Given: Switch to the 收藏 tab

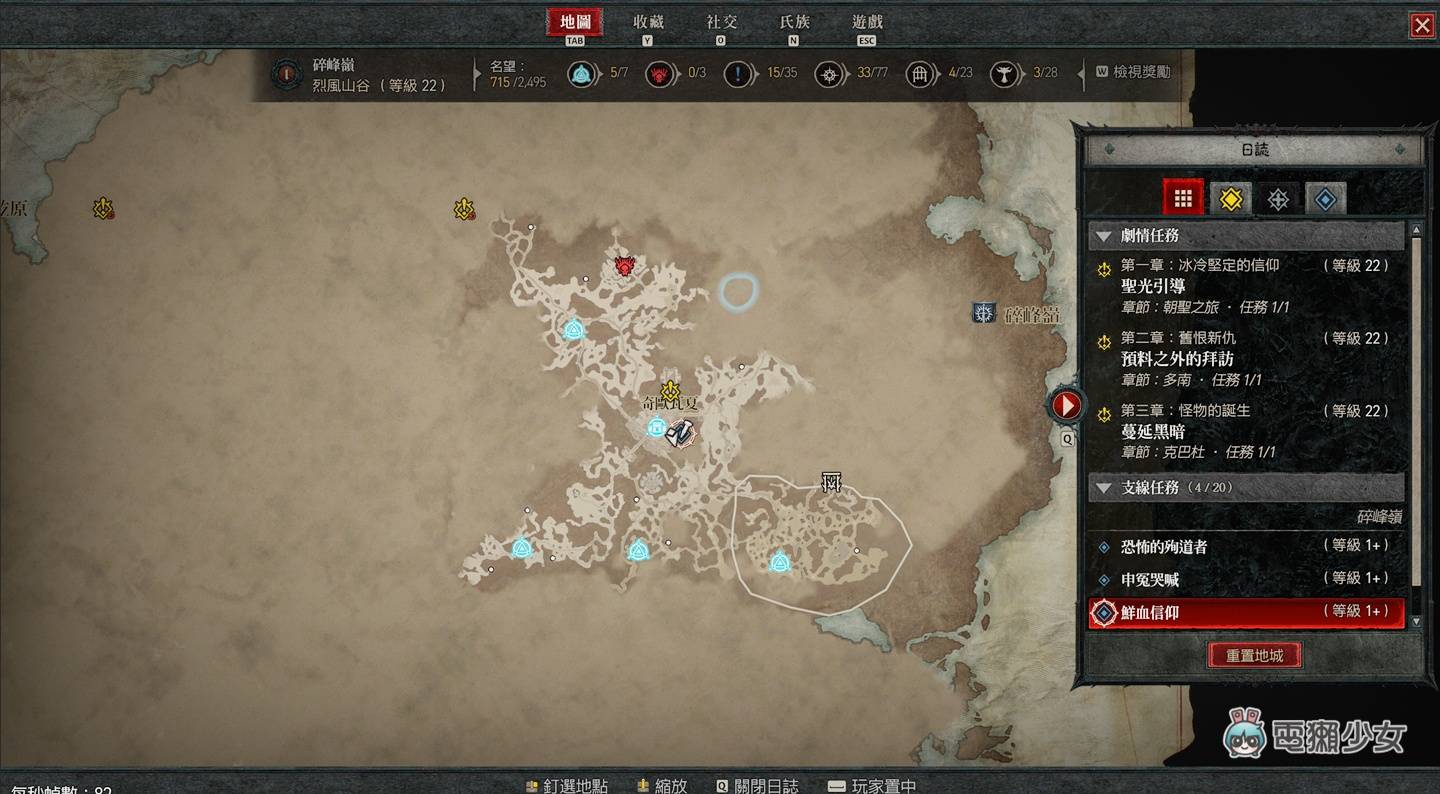Looking at the screenshot, I should pyautogui.click(x=647, y=22).
